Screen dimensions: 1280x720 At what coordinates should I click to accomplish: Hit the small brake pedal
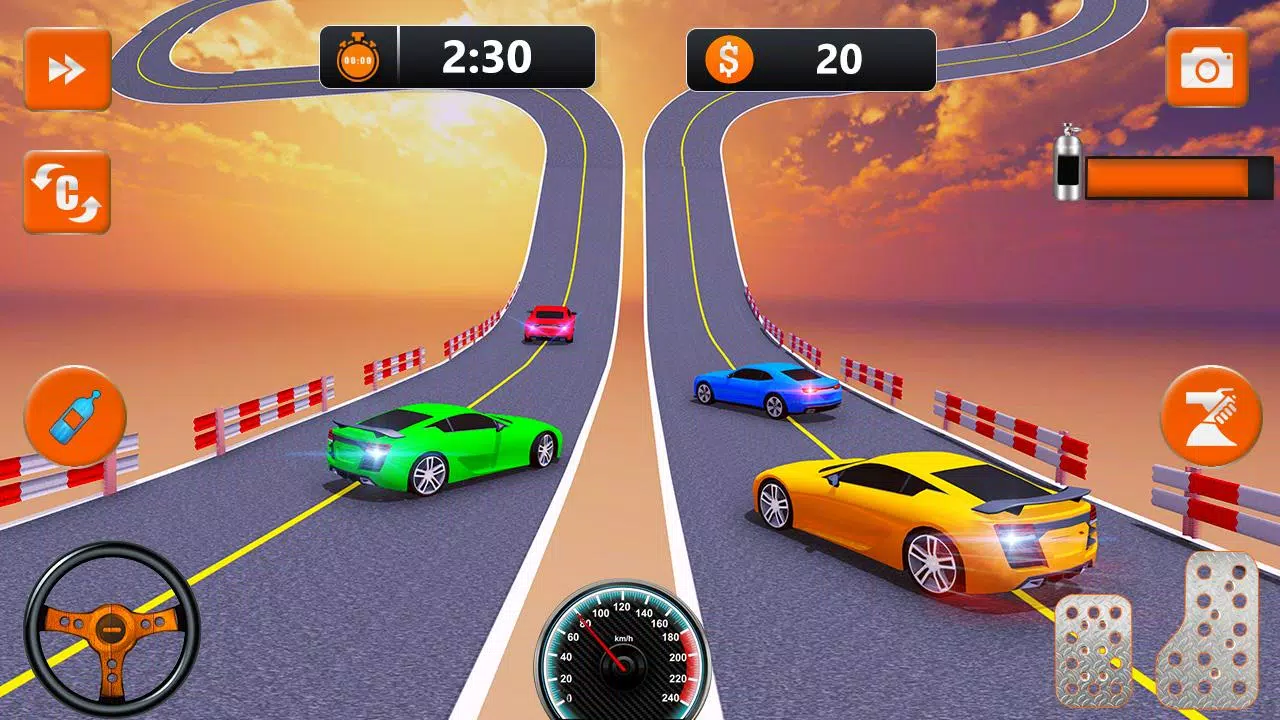point(1094,650)
